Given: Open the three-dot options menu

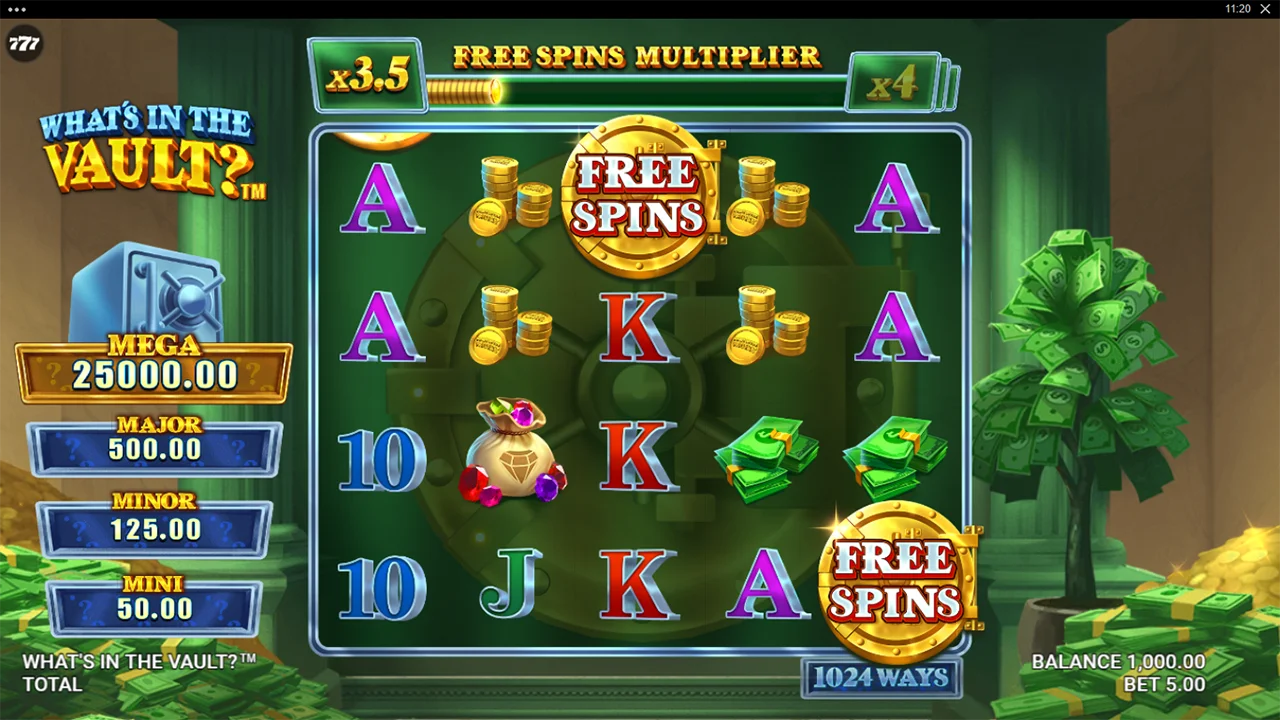Looking at the screenshot, I should [16, 9].
